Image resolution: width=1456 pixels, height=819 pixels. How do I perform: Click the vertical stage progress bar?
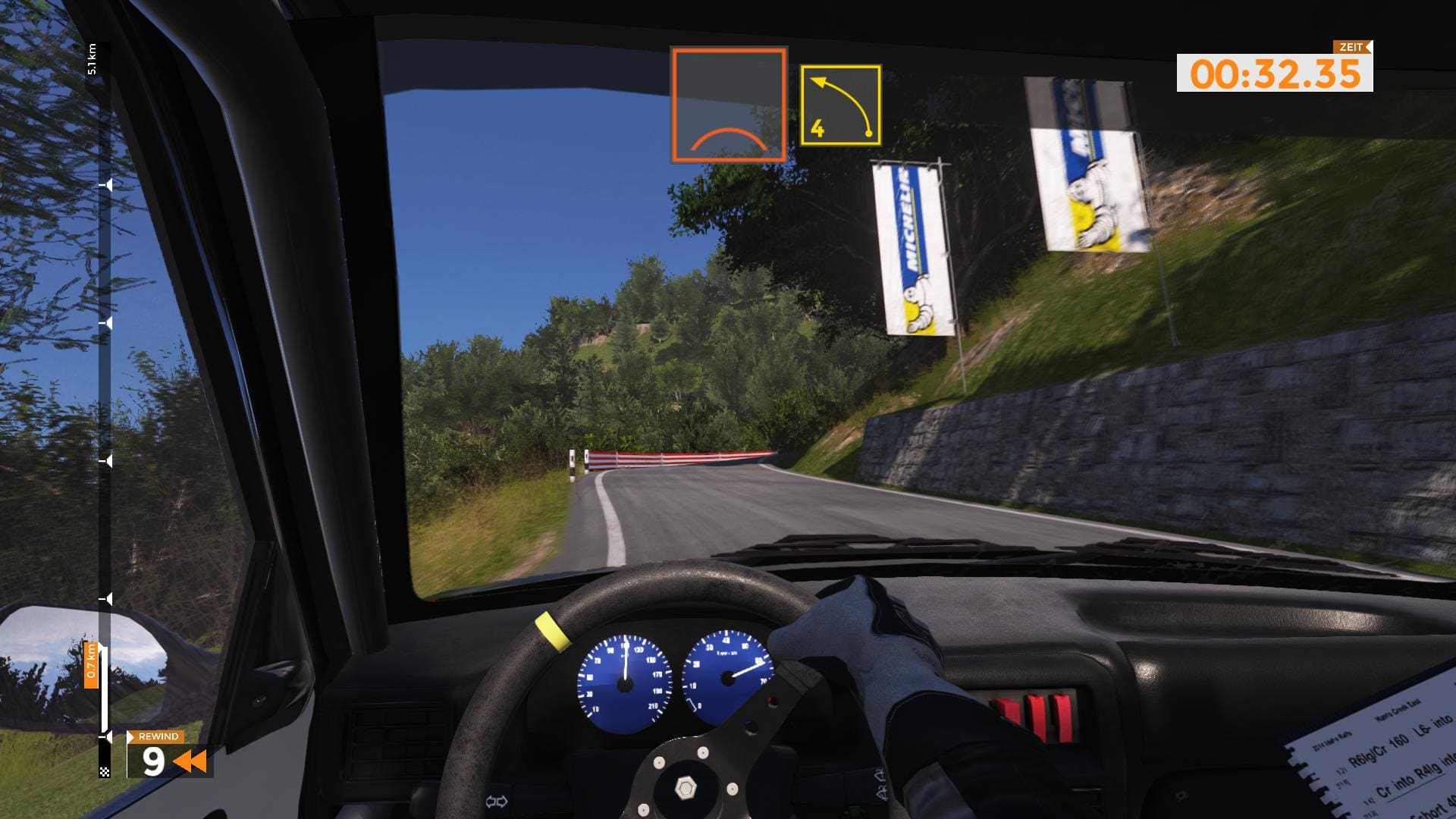pos(105,409)
